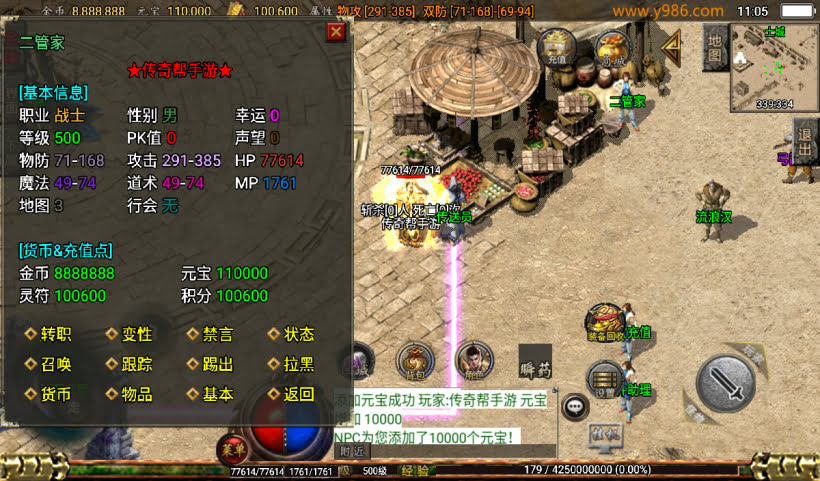Choose the 转职 option
Screen dimensions: 820x481
(x=55, y=334)
